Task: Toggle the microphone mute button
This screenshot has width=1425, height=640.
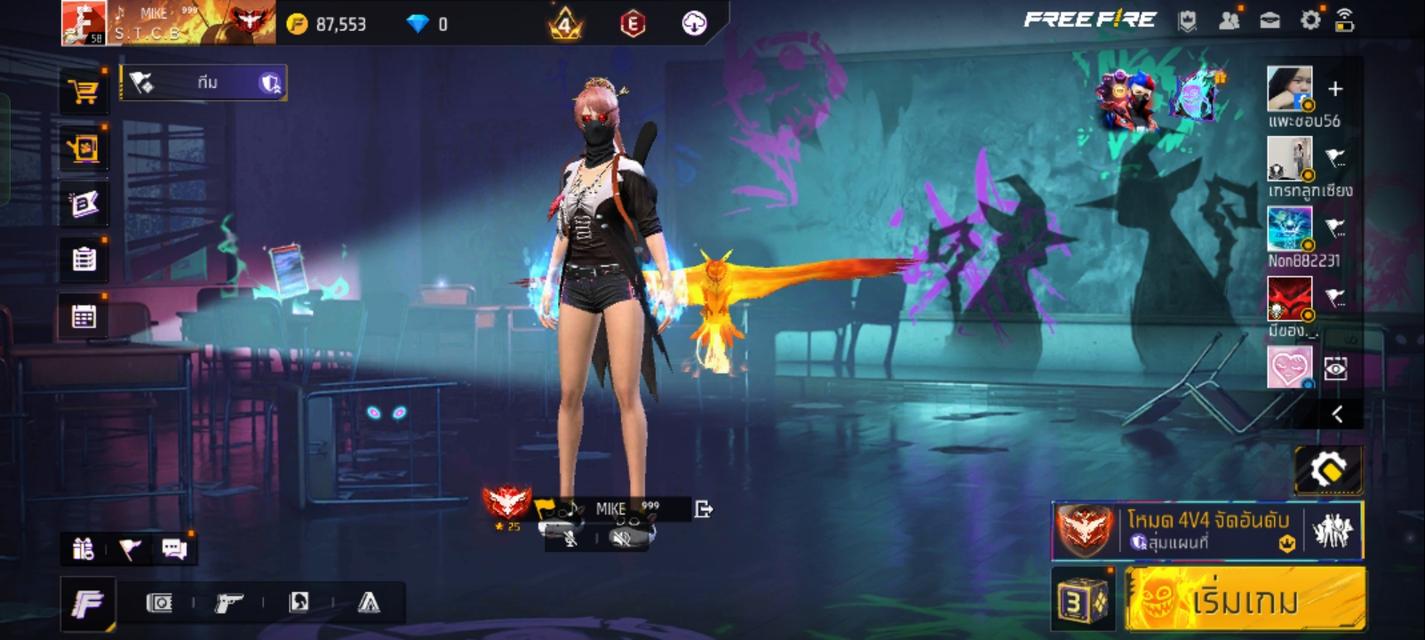Action: point(571,538)
